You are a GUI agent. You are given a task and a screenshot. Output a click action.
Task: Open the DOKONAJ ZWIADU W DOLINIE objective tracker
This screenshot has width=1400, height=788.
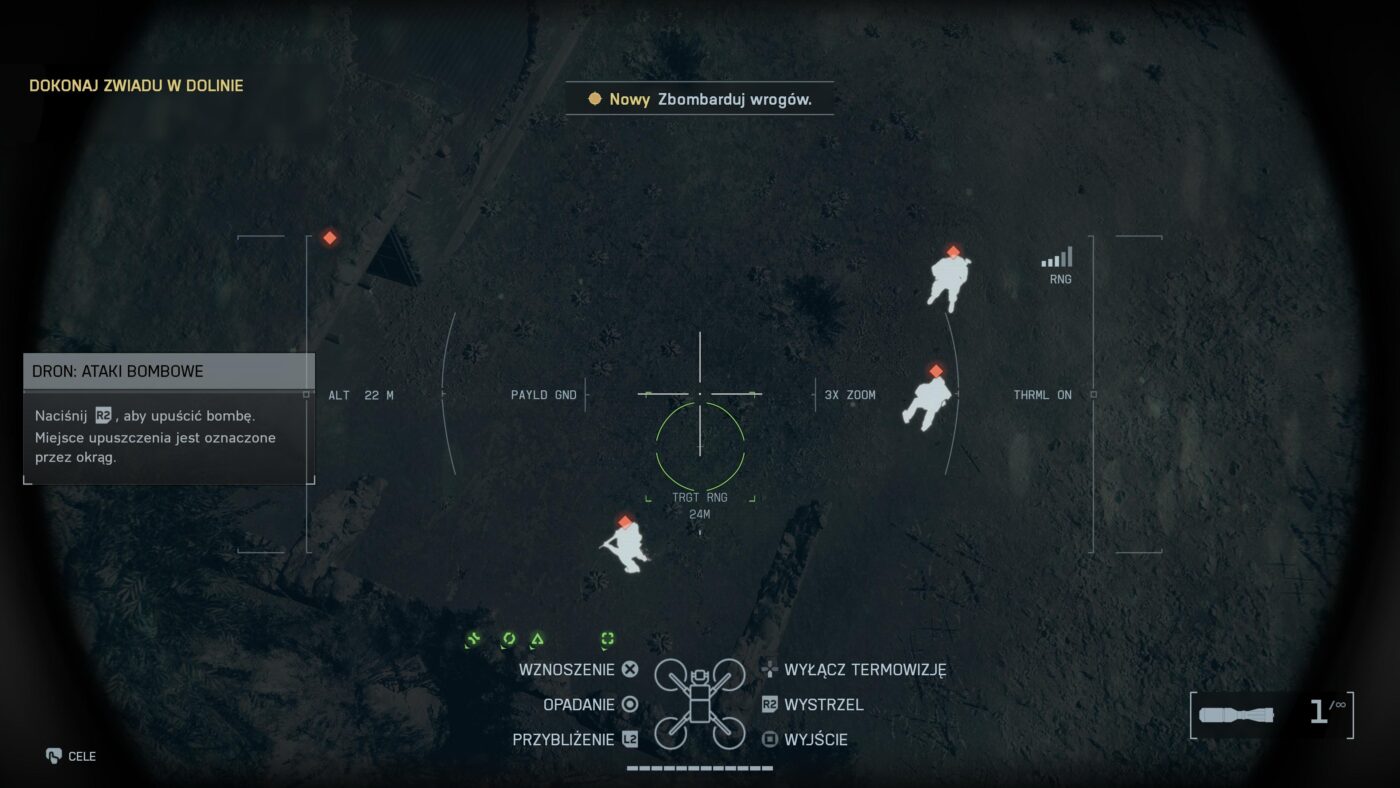point(136,86)
